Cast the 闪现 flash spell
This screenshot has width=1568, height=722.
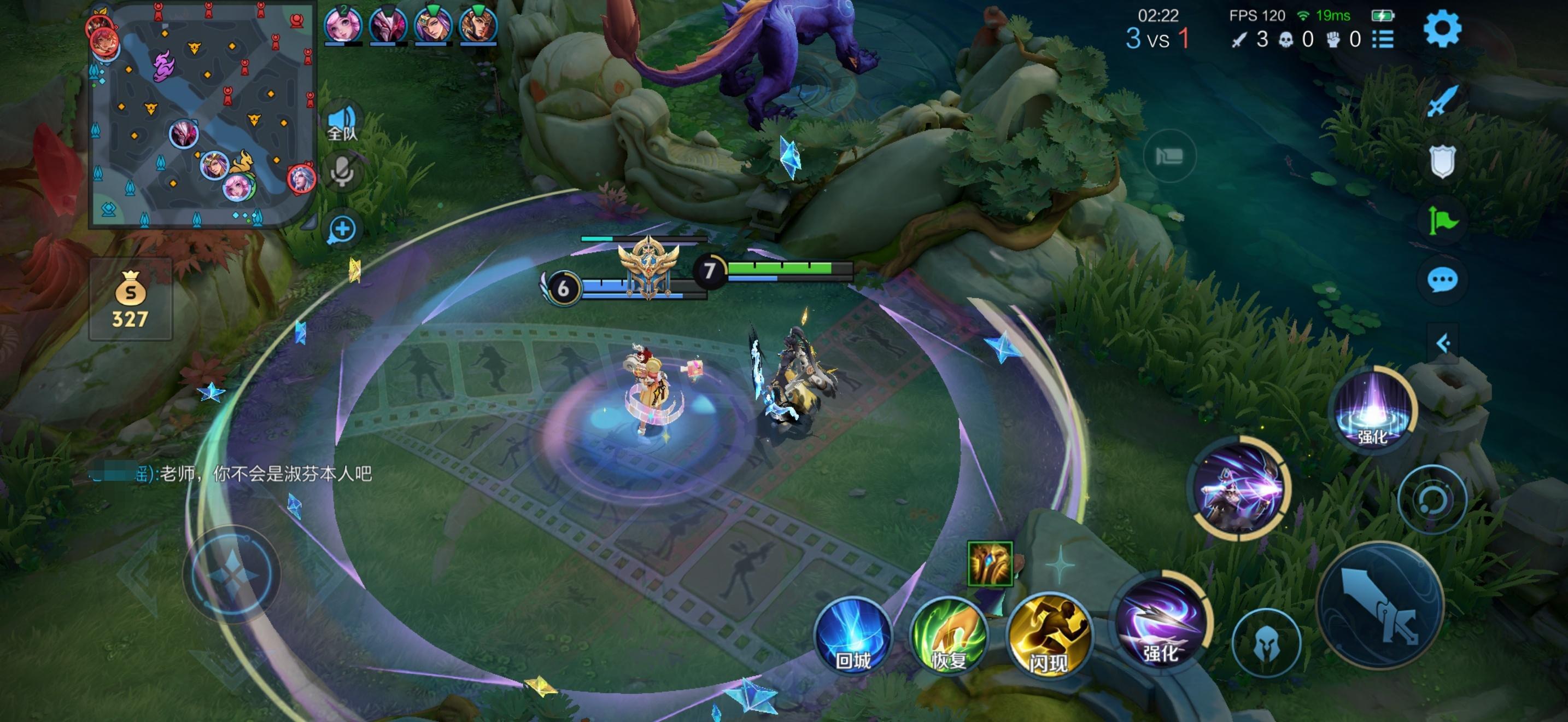[x=1048, y=636]
